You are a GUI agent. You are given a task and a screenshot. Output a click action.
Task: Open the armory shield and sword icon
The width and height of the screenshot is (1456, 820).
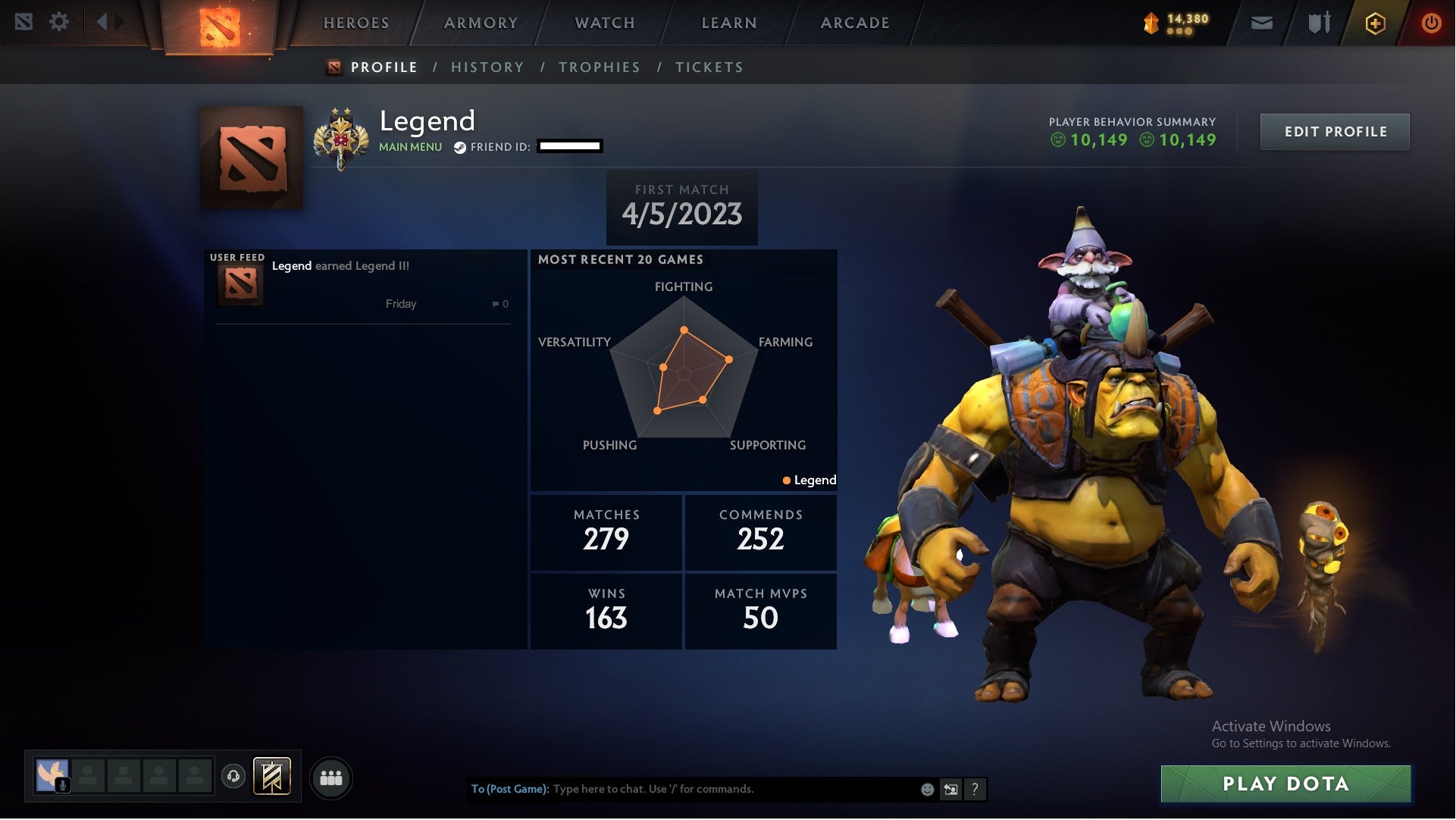pyautogui.click(x=1318, y=23)
